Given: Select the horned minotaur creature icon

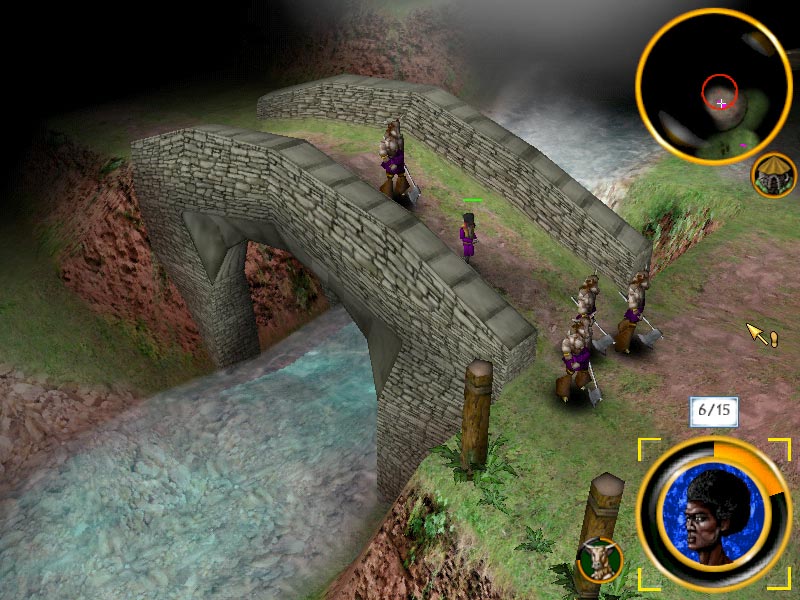Looking at the screenshot, I should click(600, 560).
